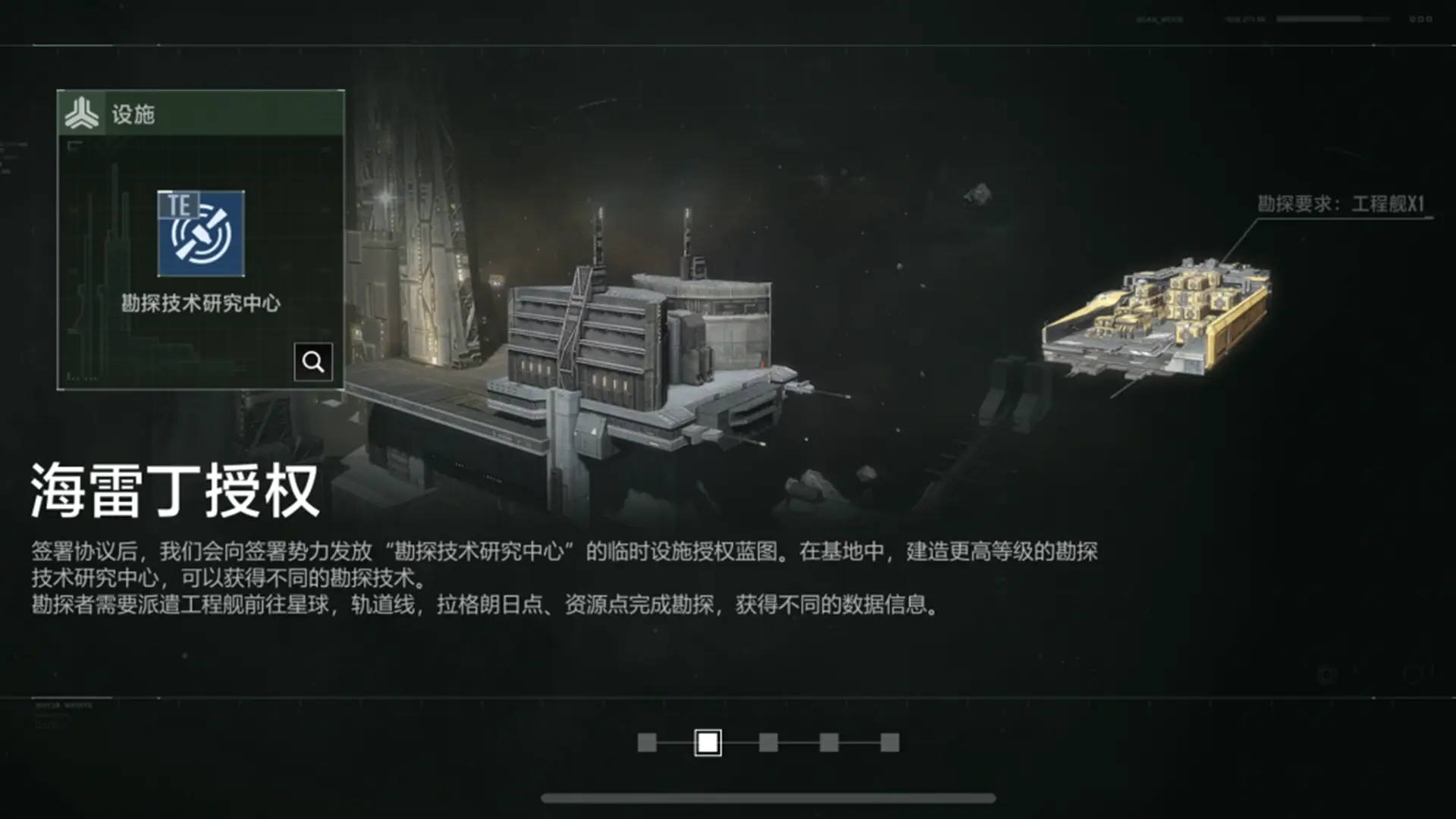Click the TE badge on the facility icon
The width and height of the screenshot is (1456, 819).
(x=180, y=203)
